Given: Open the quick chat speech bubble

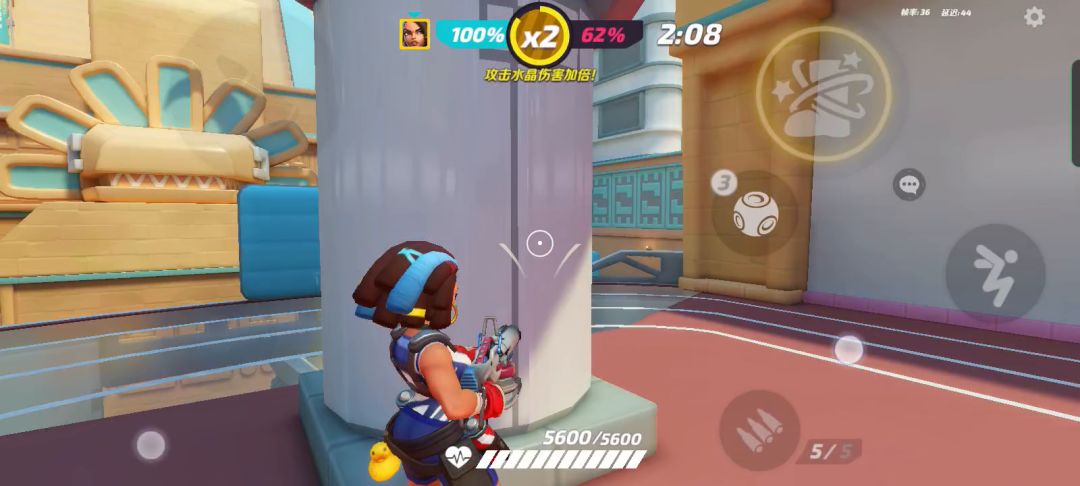Looking at the screenshot, I should (908, 185).
